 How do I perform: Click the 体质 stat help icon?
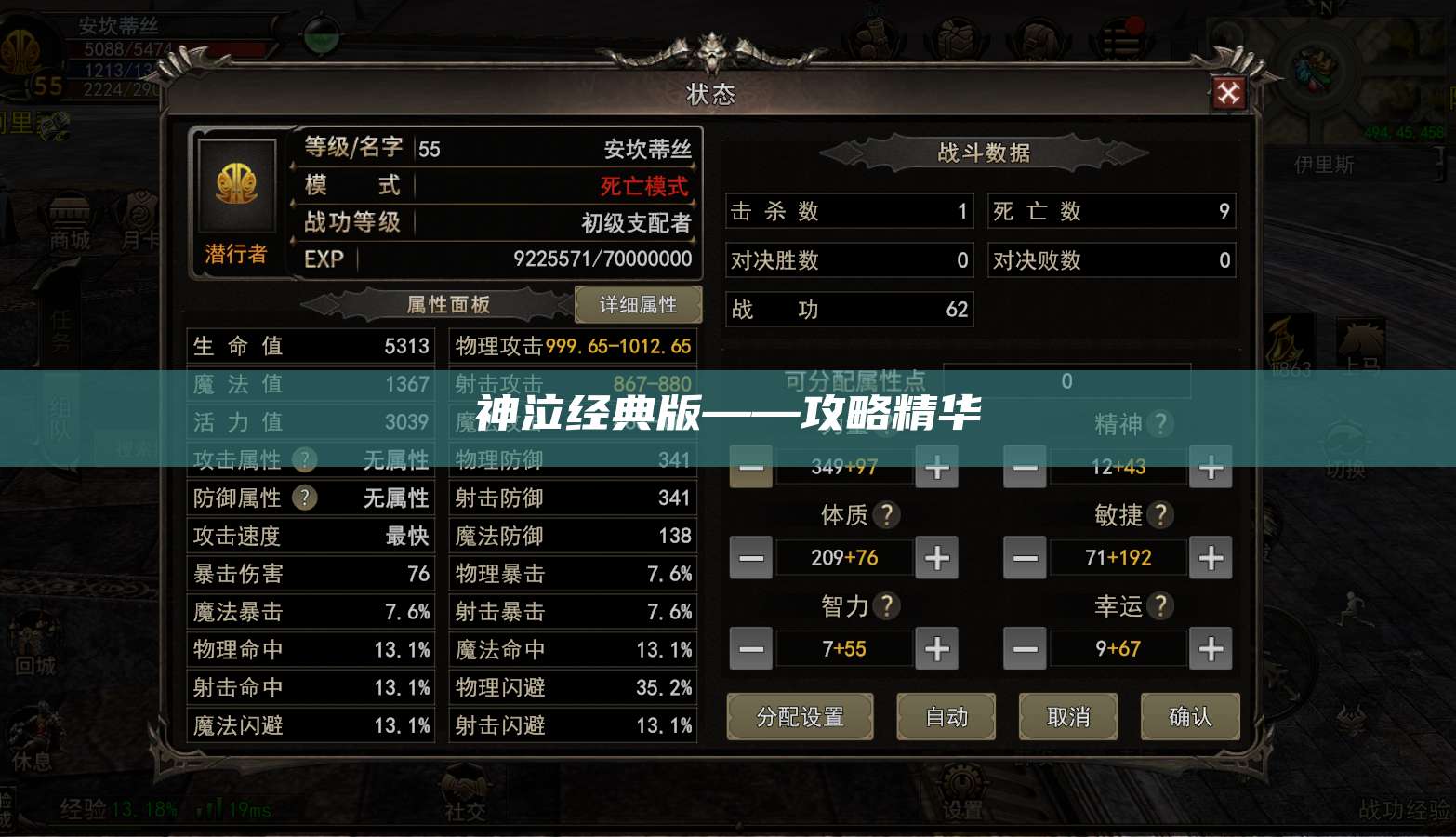(888, 514)
